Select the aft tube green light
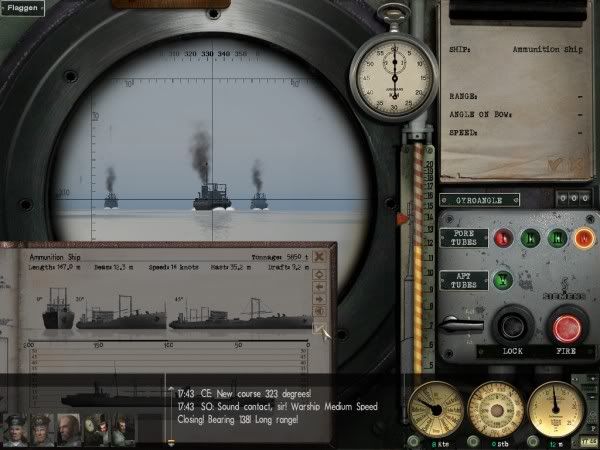 coord(503,280)
